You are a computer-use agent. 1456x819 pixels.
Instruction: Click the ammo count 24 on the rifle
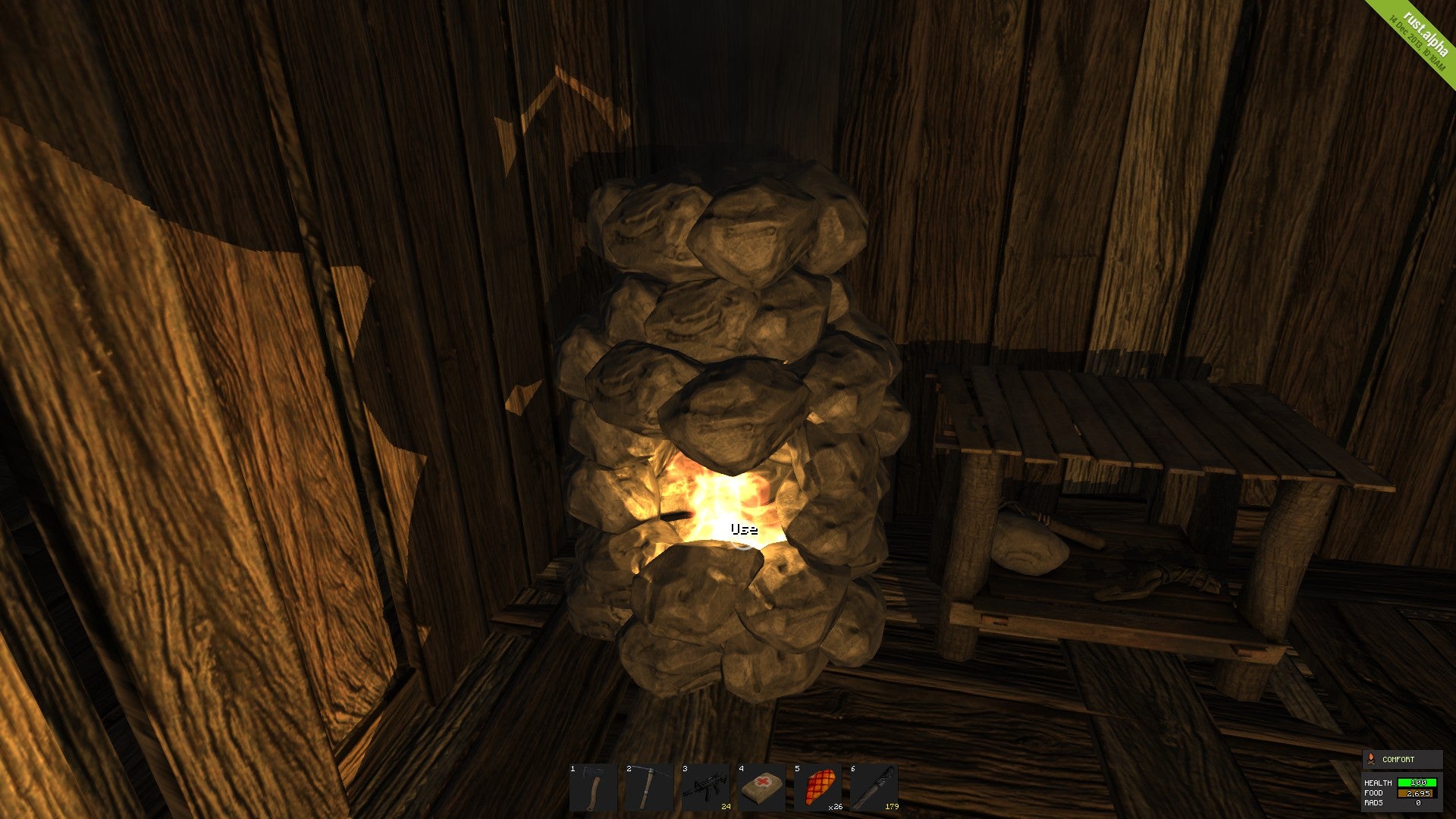726,807
